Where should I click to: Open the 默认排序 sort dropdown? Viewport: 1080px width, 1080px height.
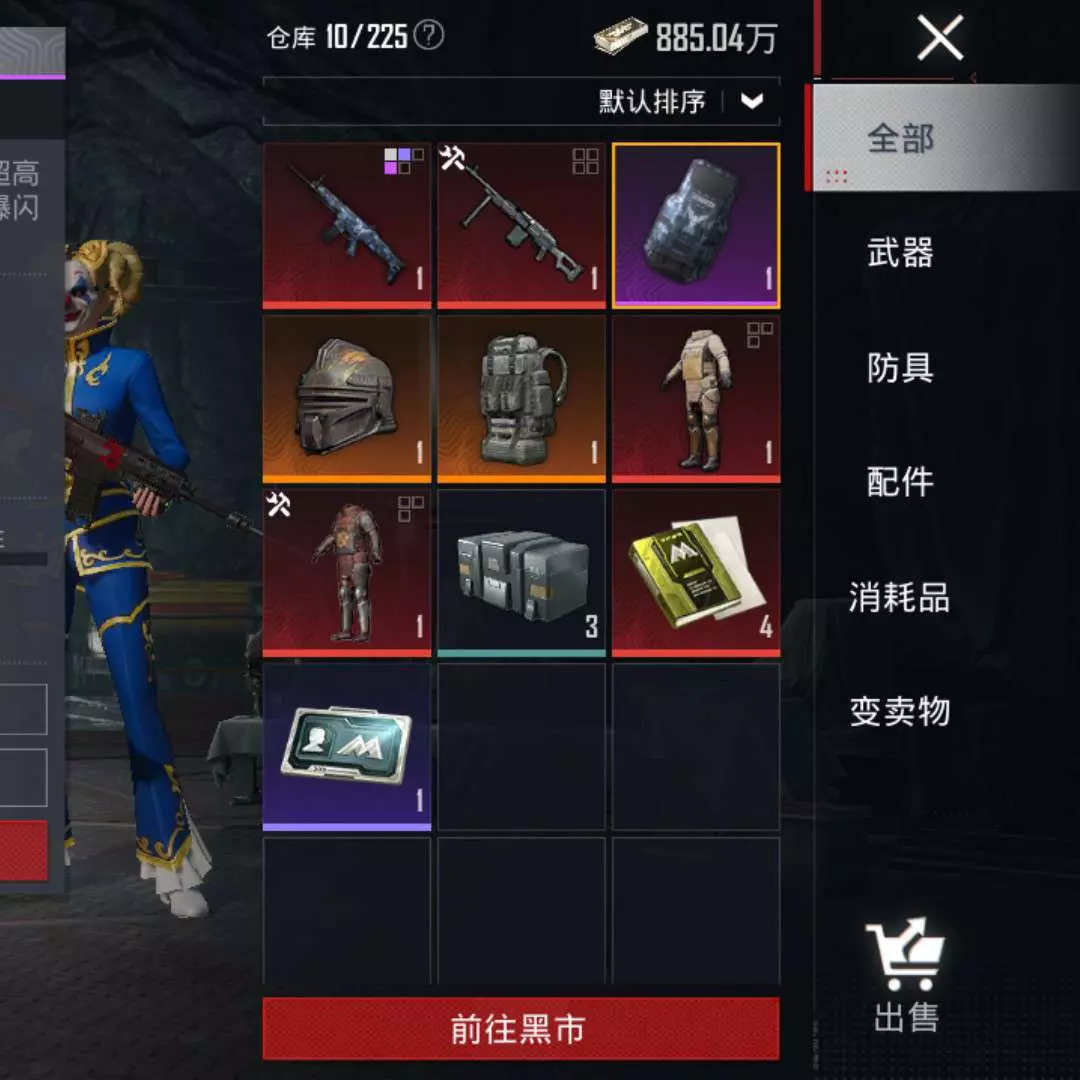[752, 101]
